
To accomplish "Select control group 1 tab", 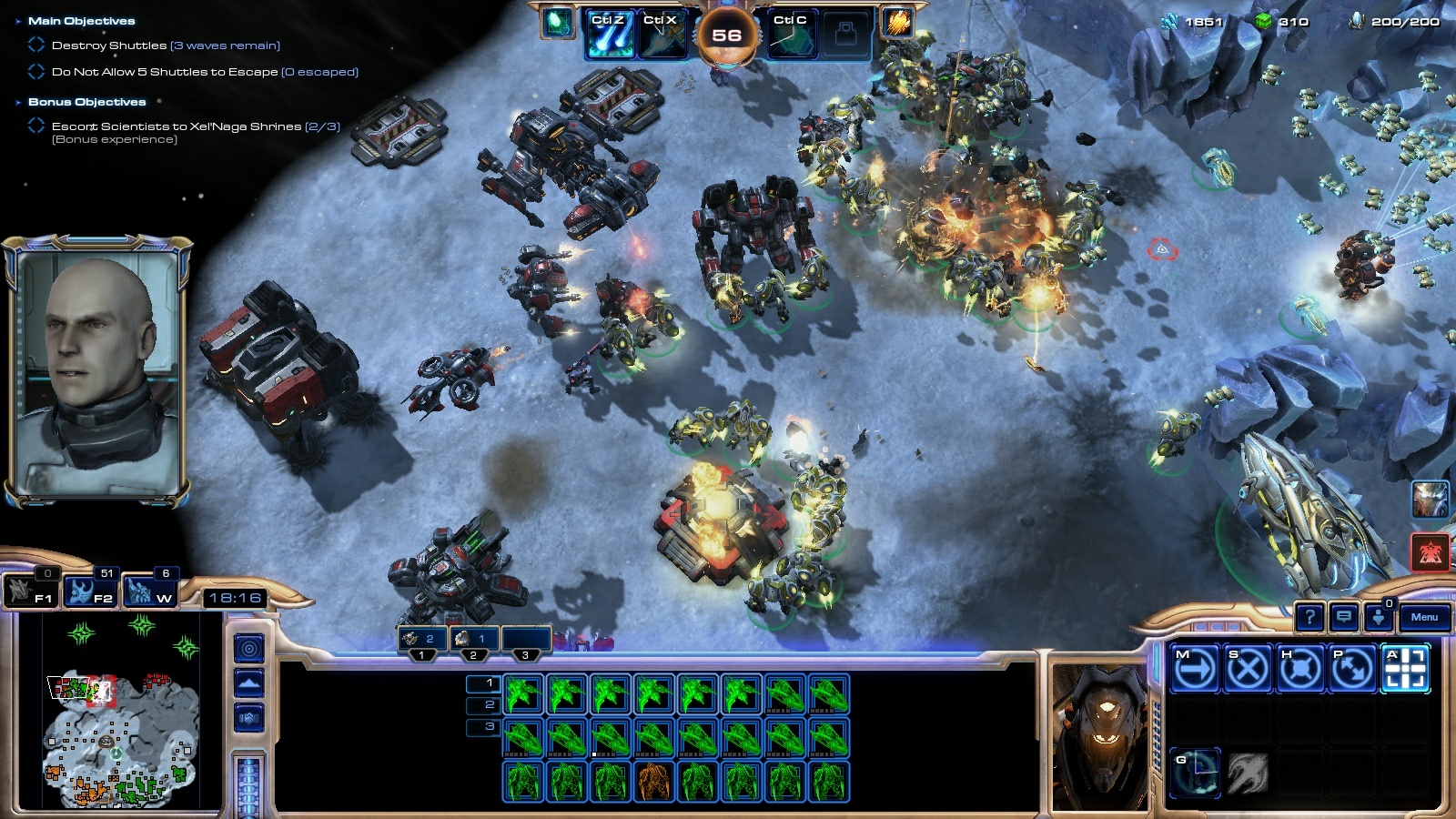I will click(x=421, y=641).
